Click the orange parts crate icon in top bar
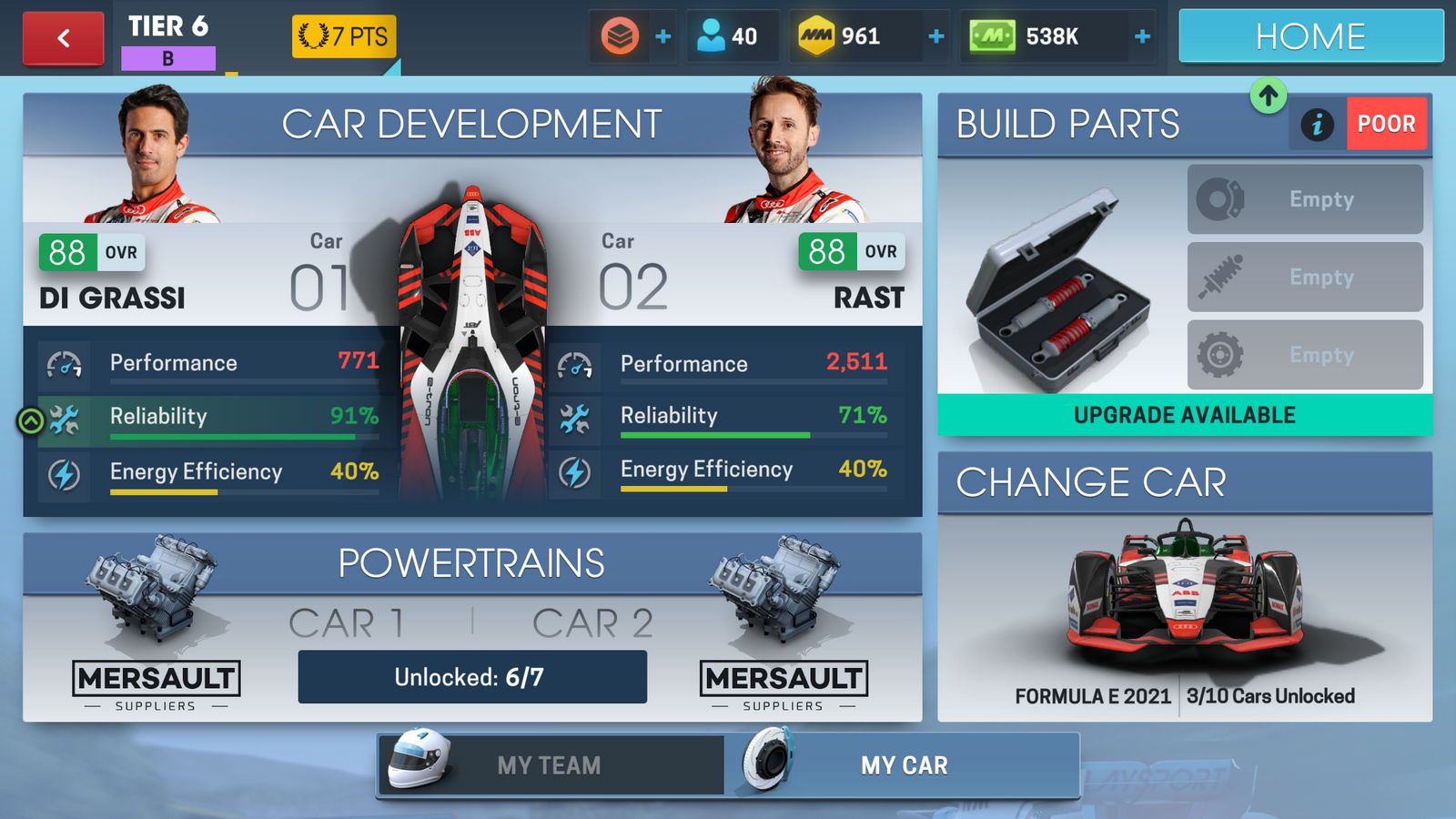1456x819 pixels. pyautogui.click(x=619, y=36)
